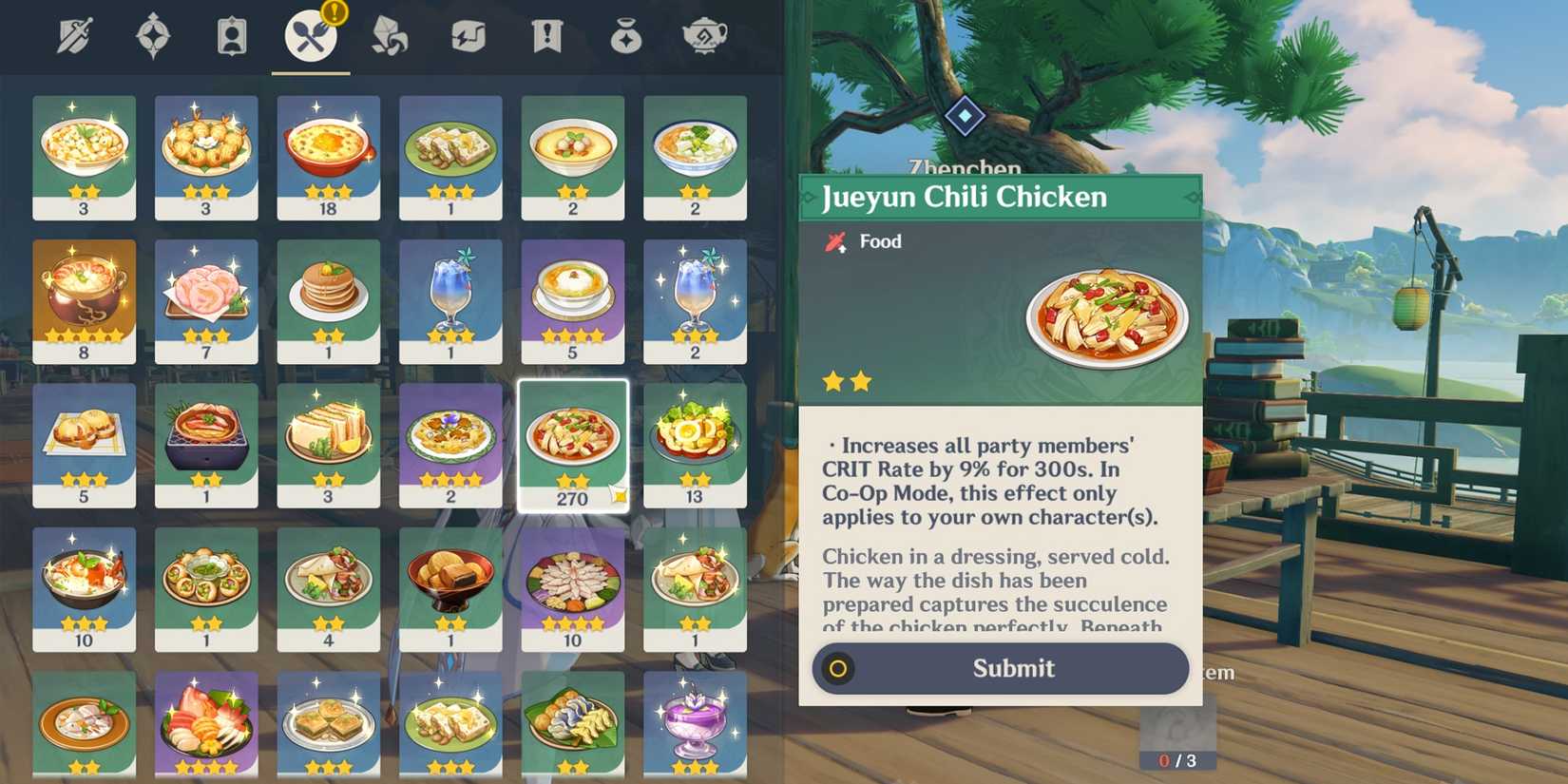
Task: Open the Precious Items pouch tab
Action: 627,36
